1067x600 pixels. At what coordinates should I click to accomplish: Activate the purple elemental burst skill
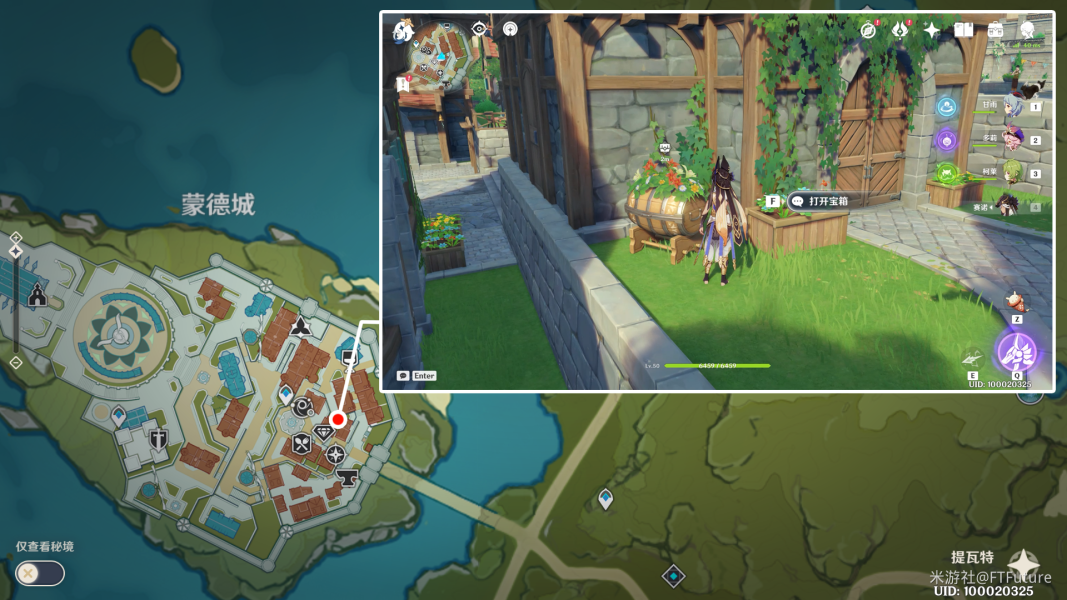click(x=1017, y=353)
